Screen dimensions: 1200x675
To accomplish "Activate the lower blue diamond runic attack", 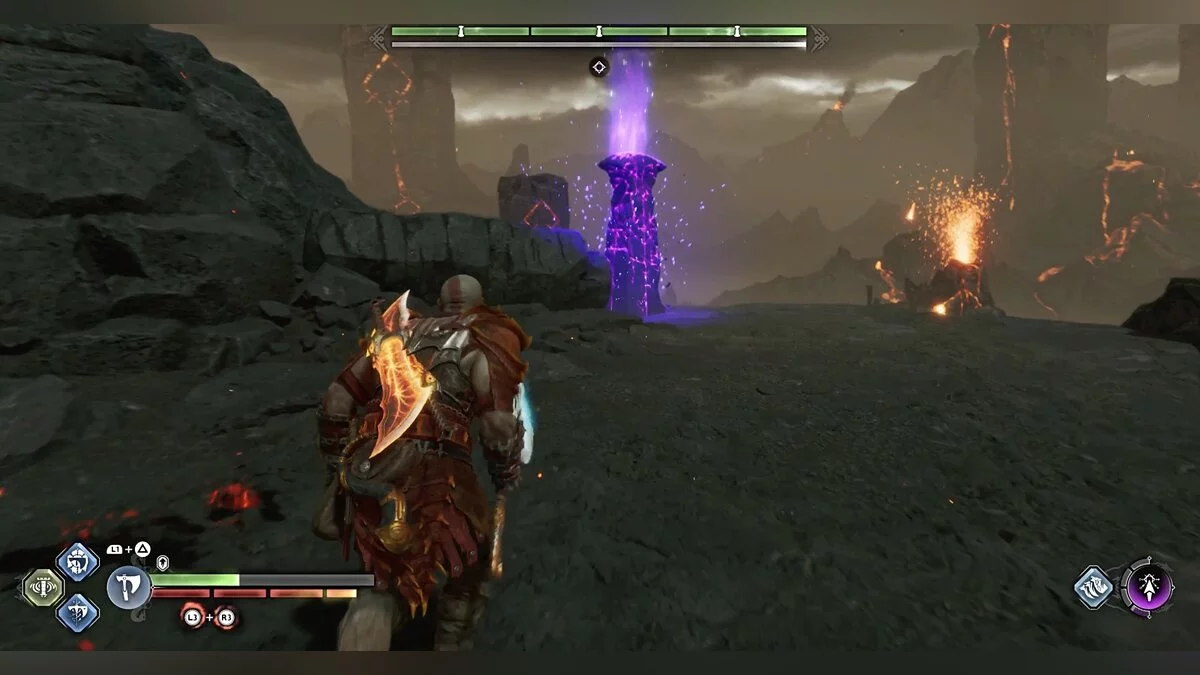I will tap(77, 612).
